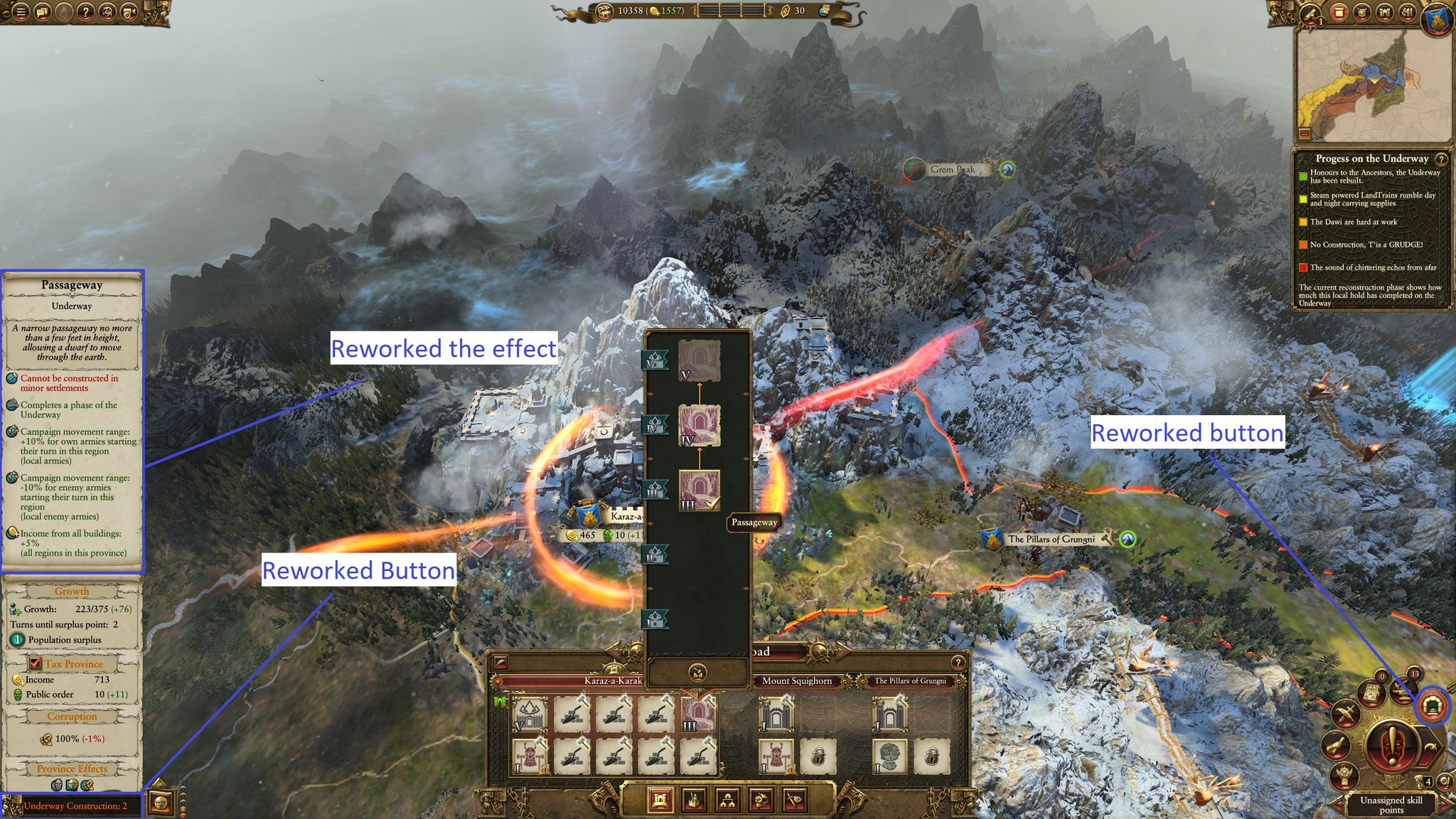This screenshot has width=1456, height=819.
Task: Expand the Growth section header
Action: [70, 591]
